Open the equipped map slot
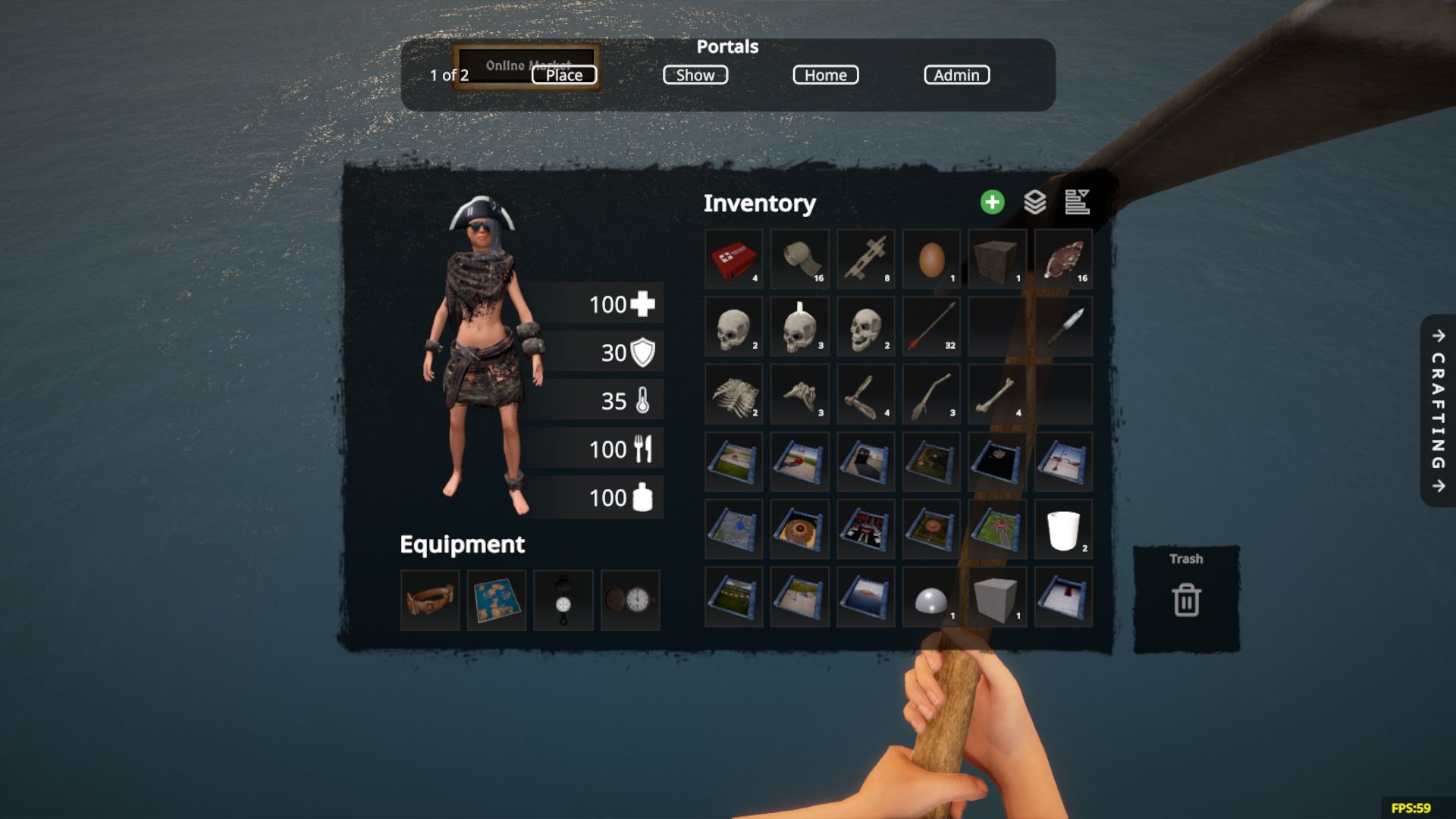1456x819 pixels. tap(497, 601)
